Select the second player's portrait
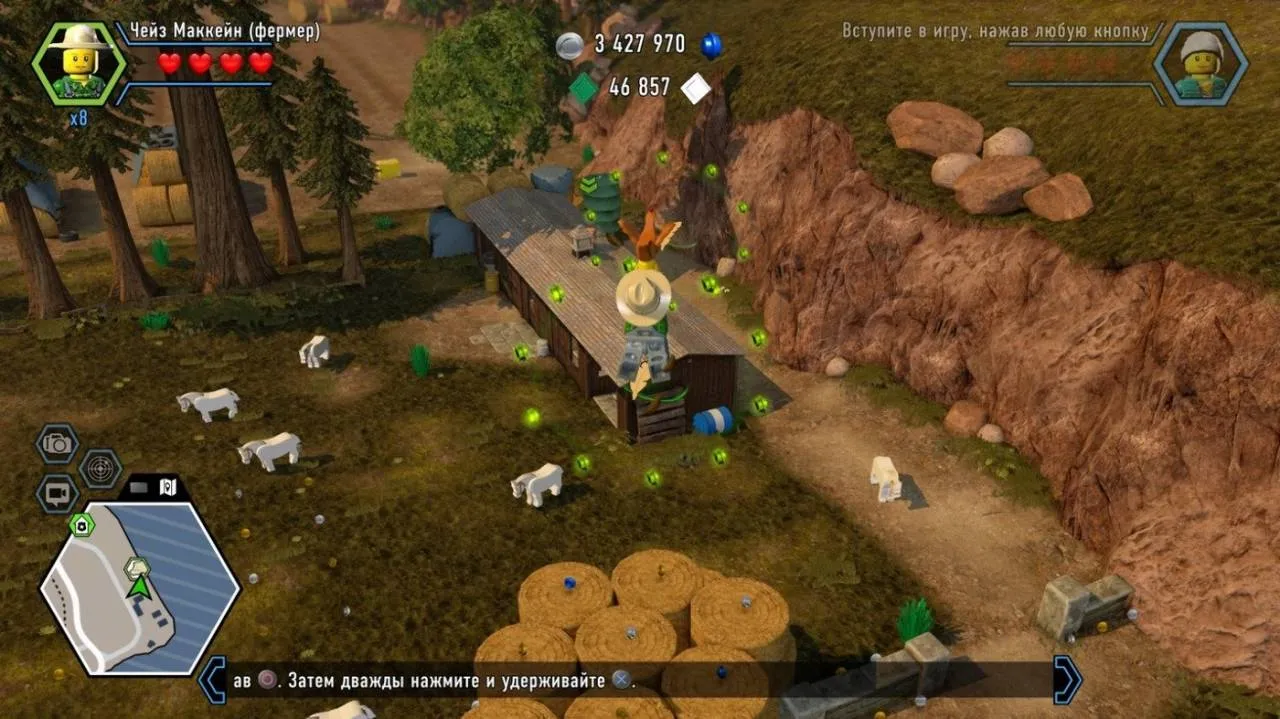The image size is (1280, 719). [x=1200, y=64]
